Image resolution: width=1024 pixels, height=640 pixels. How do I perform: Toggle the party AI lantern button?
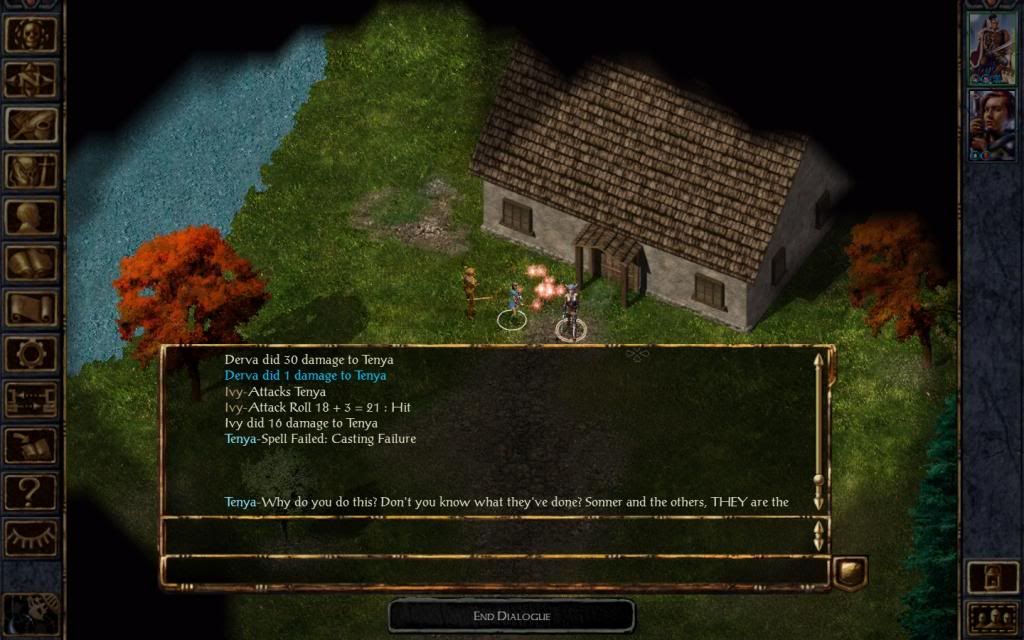[x=992, y=577]
